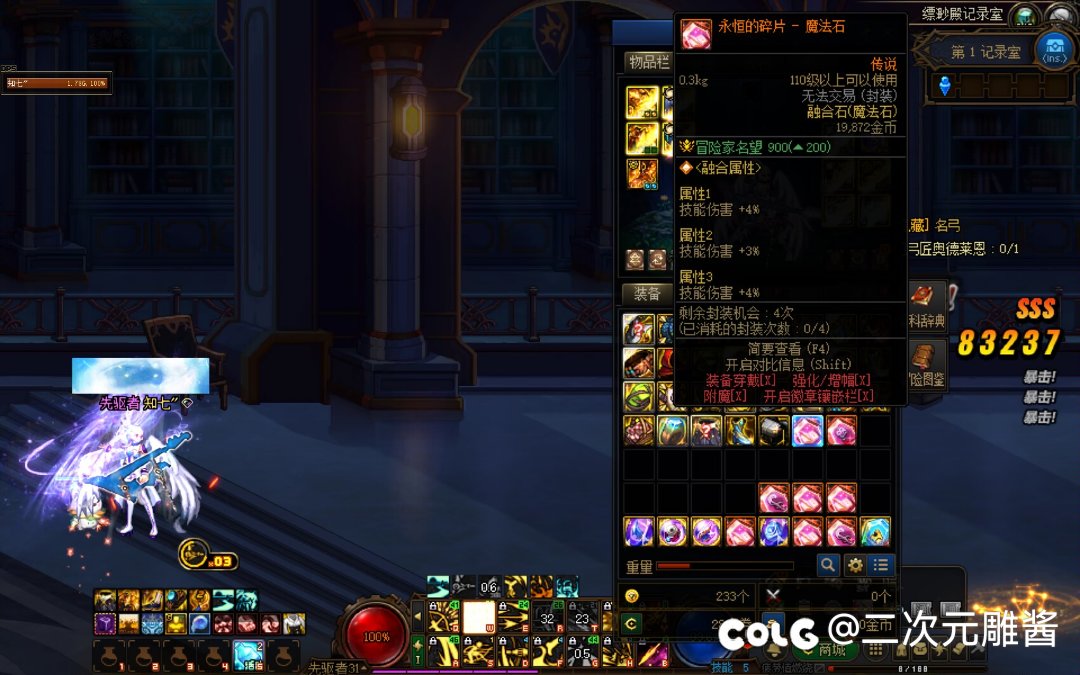Click the blue Ins. treasure chest button
The width and height of the screenshot is (1080, 675).
point(1054,49)
